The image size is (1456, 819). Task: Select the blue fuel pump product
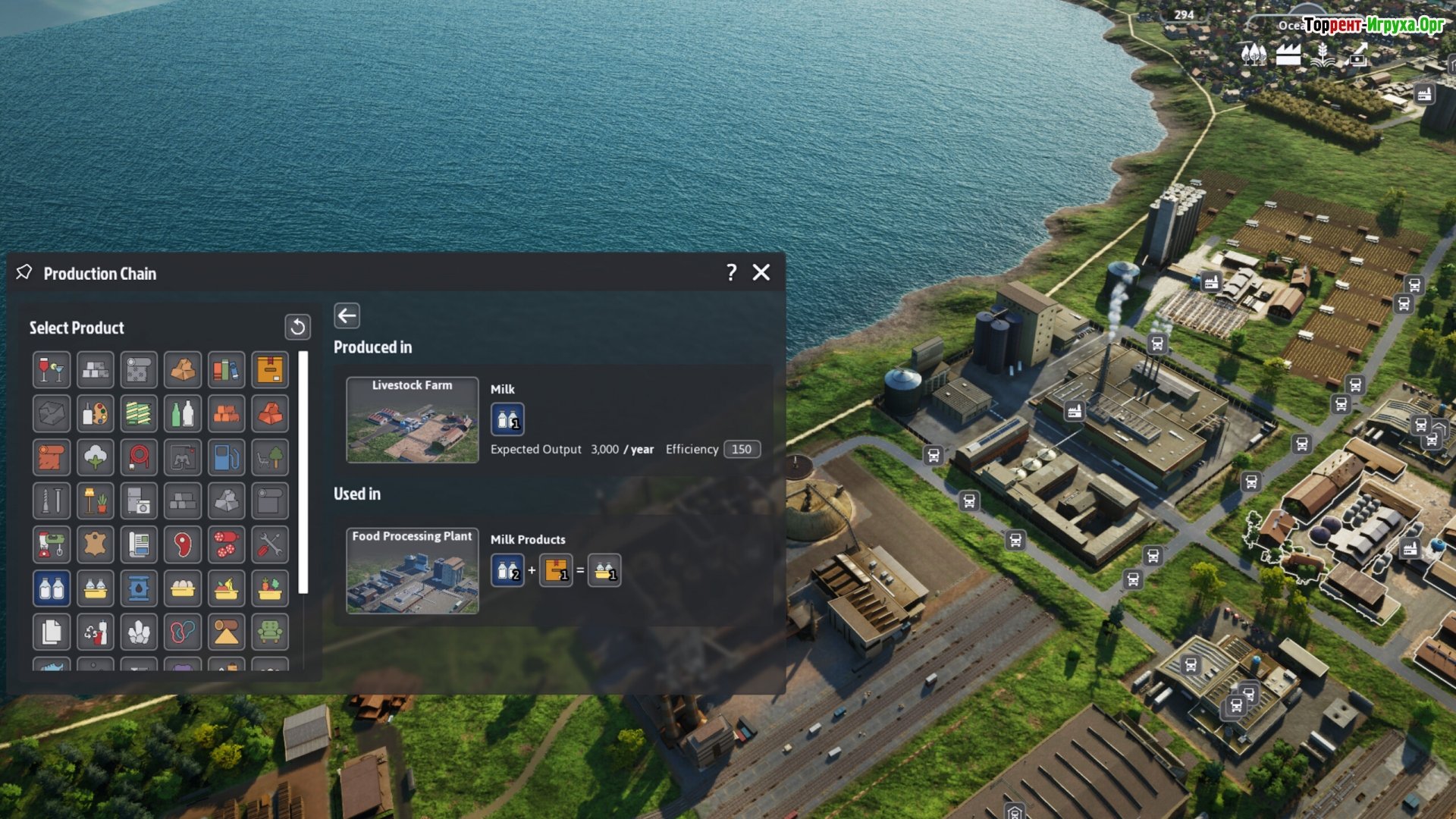(x=226, y=457)
